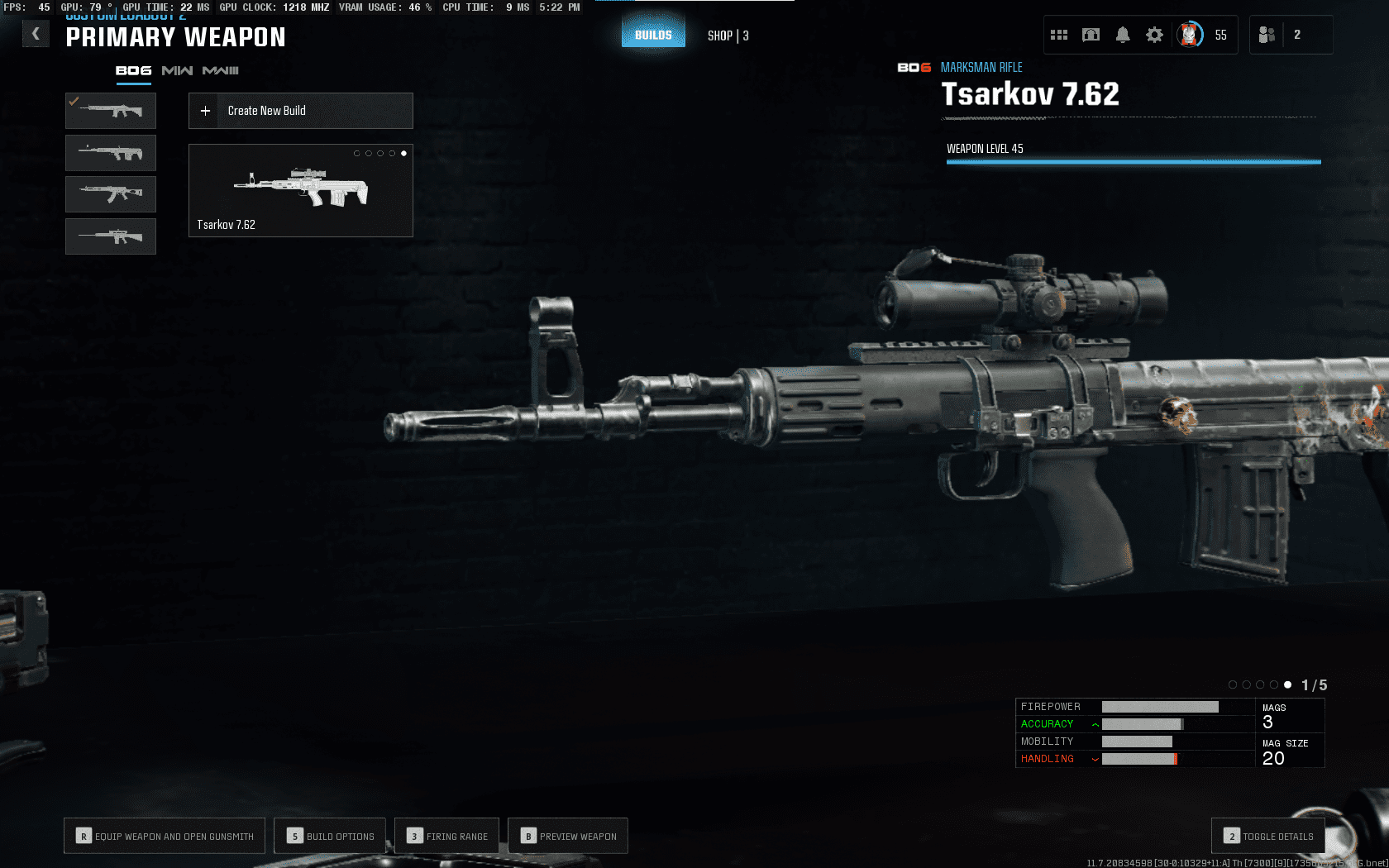
Task: Open the grid menu icon
Action: coord(1059,35)
